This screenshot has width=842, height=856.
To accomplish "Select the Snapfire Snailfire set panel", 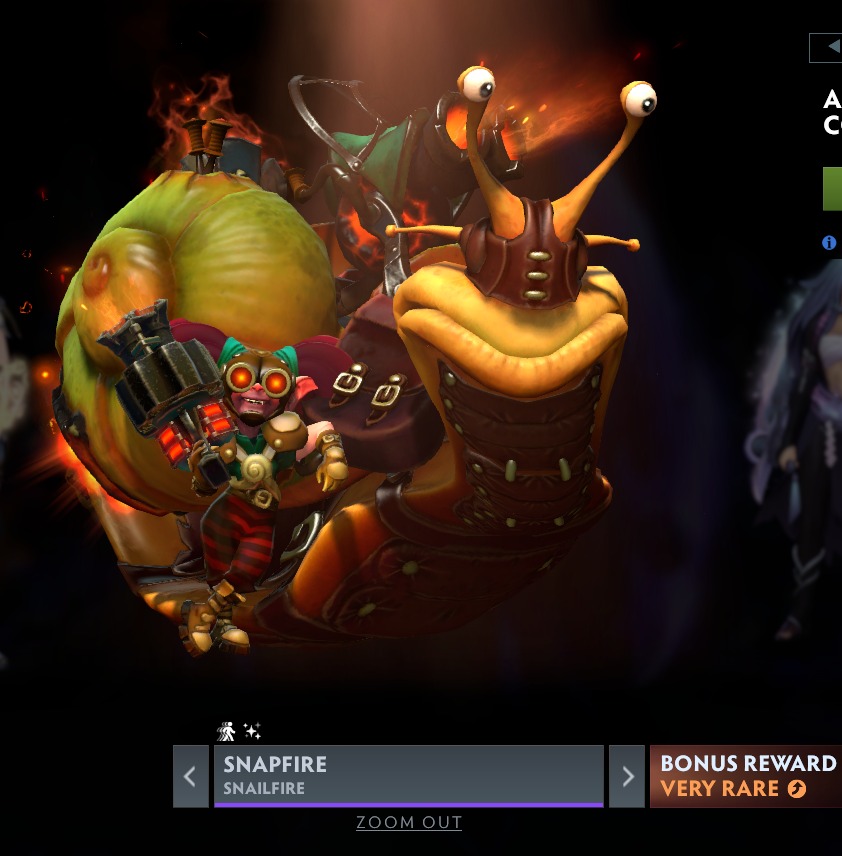I will 408,775.
